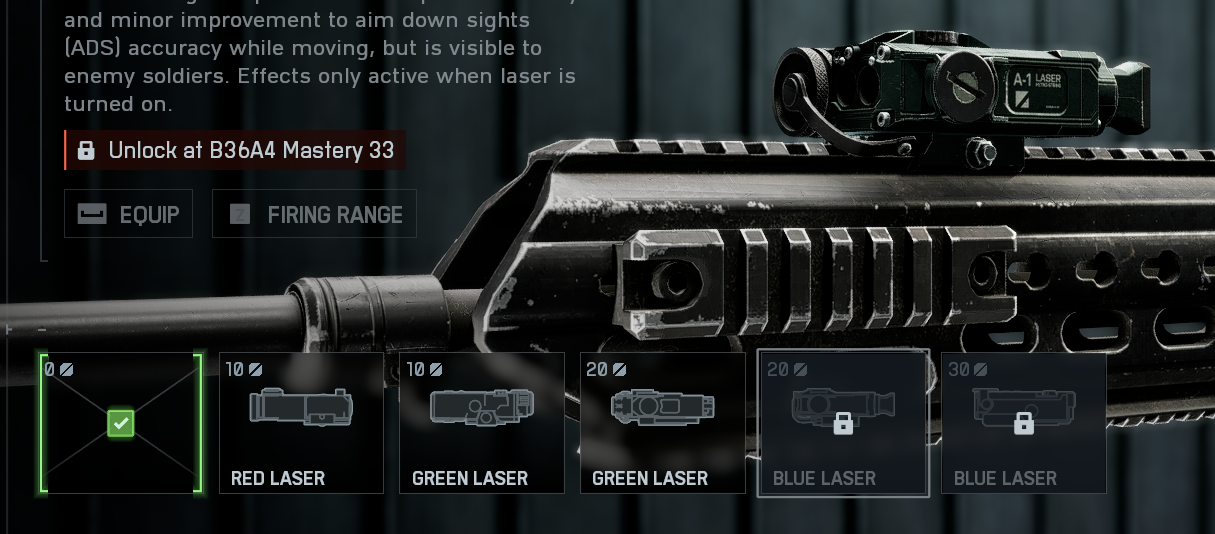The width and height of the screenshot is (1215, 534).
Task: Select the 10-point Green Laser attachment
Action: click(482, 423)
